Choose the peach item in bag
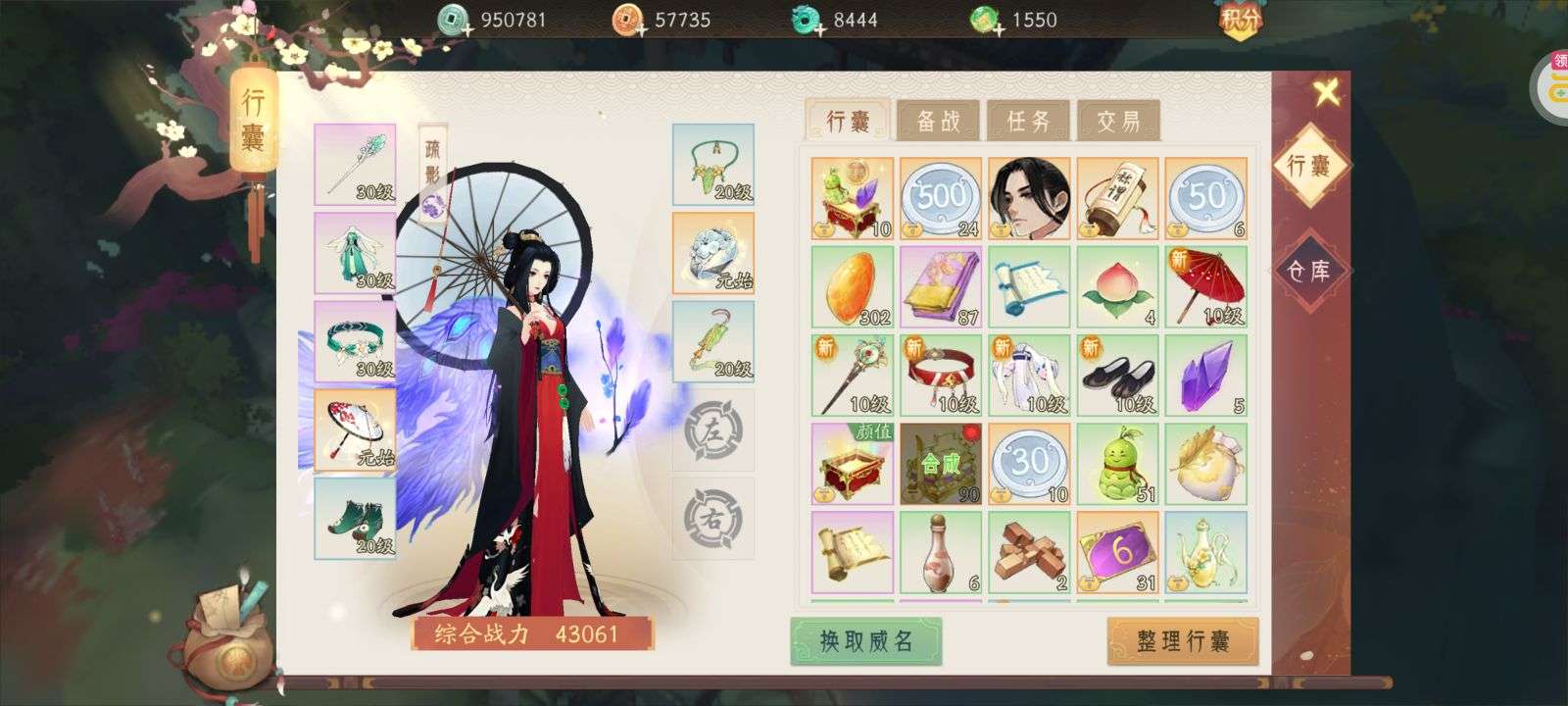The image size is (1568, 706). point(1117,286)
